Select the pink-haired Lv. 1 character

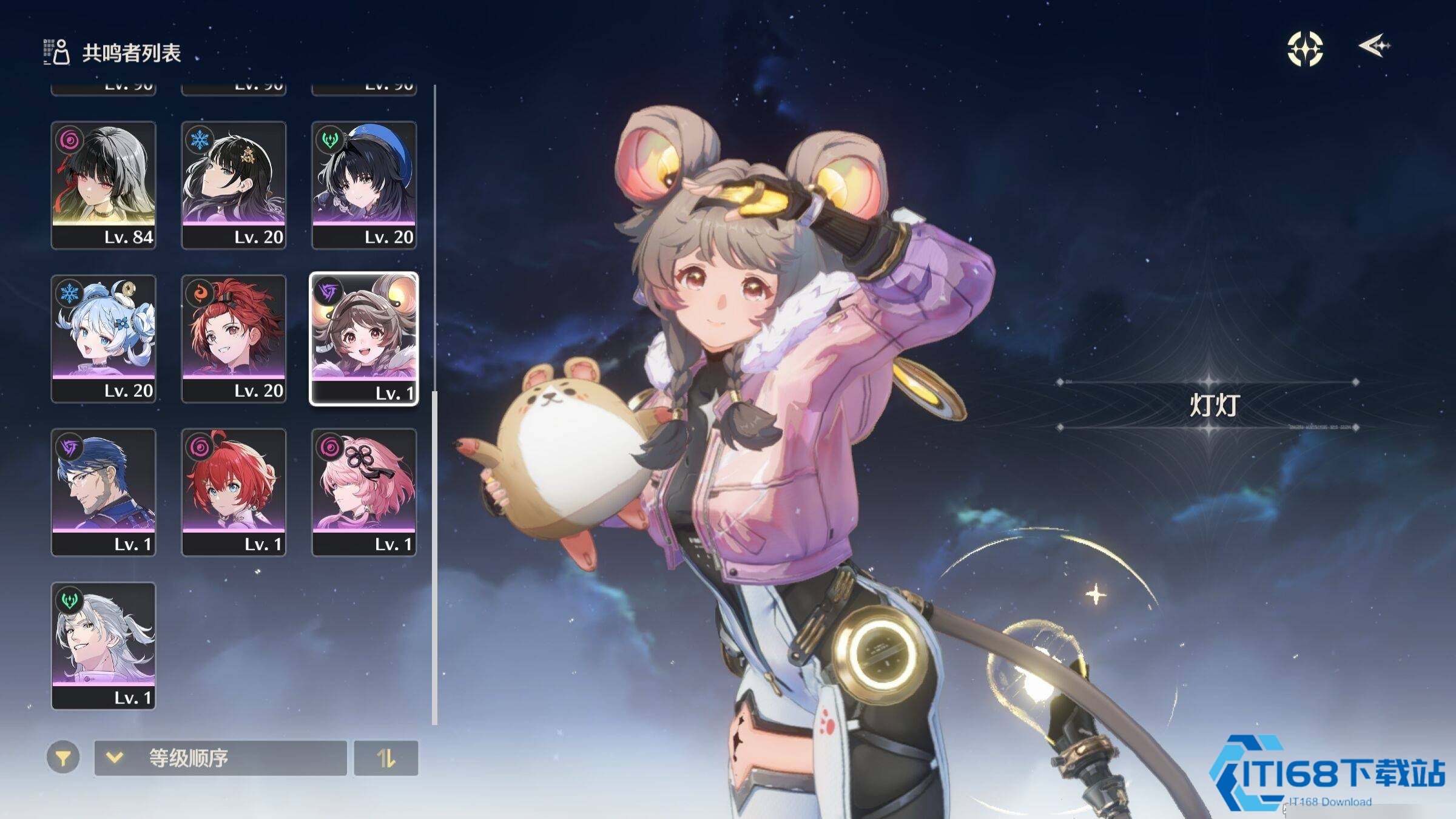click(364, 491)
